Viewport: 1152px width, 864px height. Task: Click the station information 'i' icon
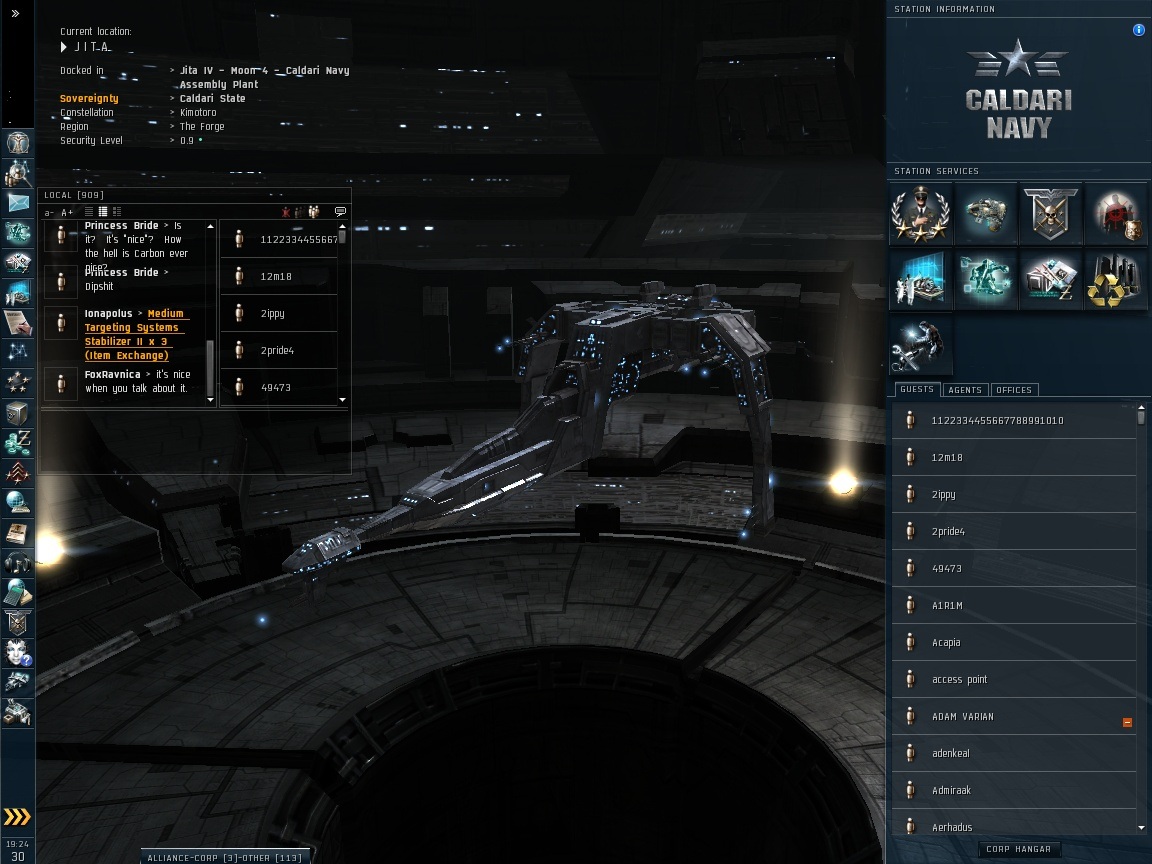tap(1138, 30)
